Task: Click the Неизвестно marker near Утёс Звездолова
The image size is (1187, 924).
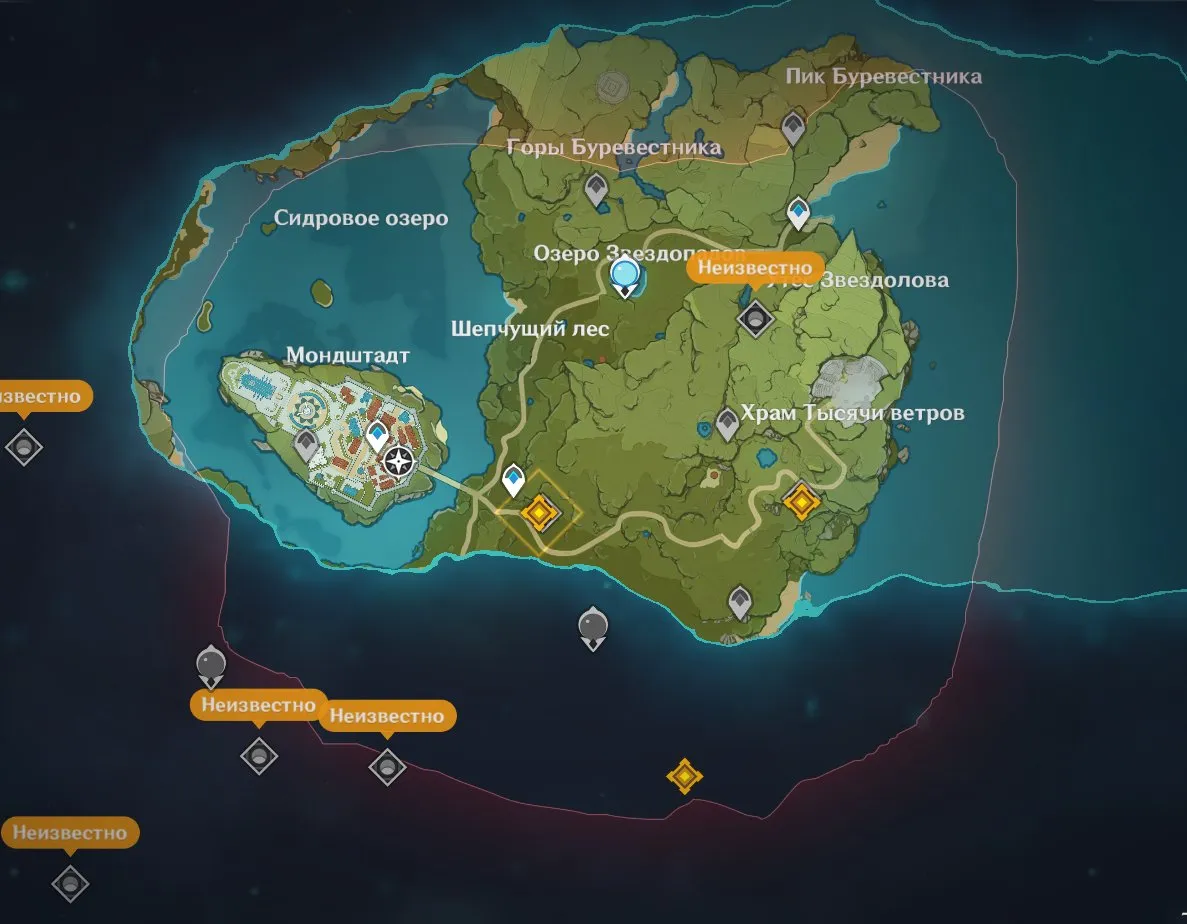Action: click(x=755, y=318)
